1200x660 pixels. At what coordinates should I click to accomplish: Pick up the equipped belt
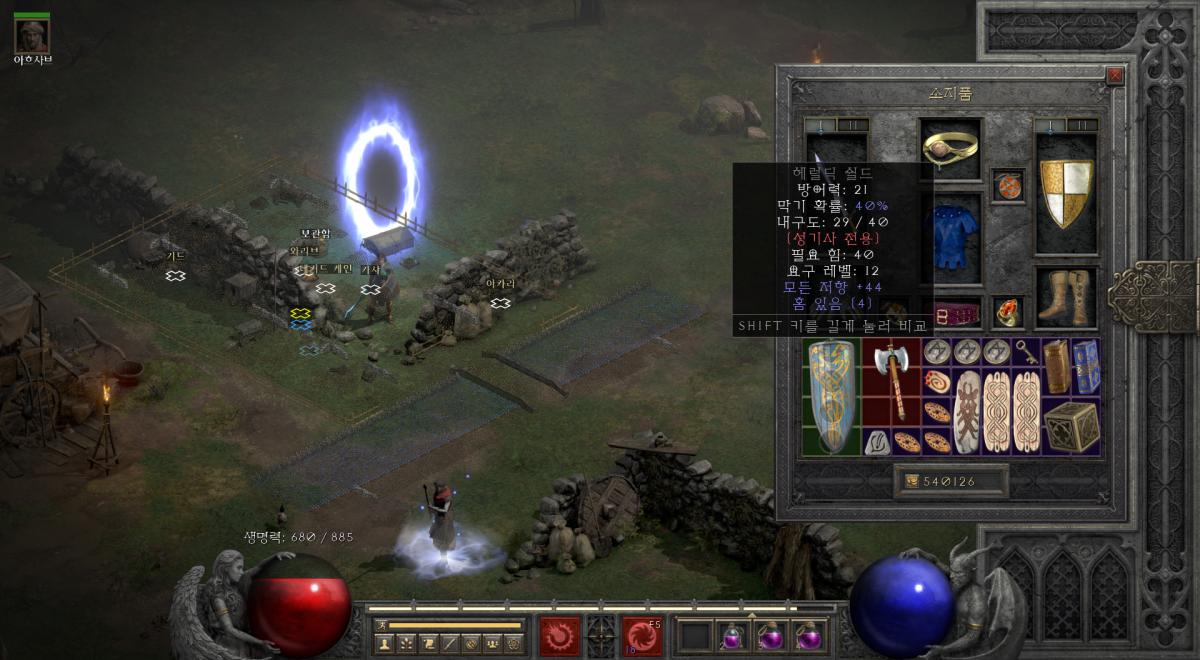tap(950, 315)
